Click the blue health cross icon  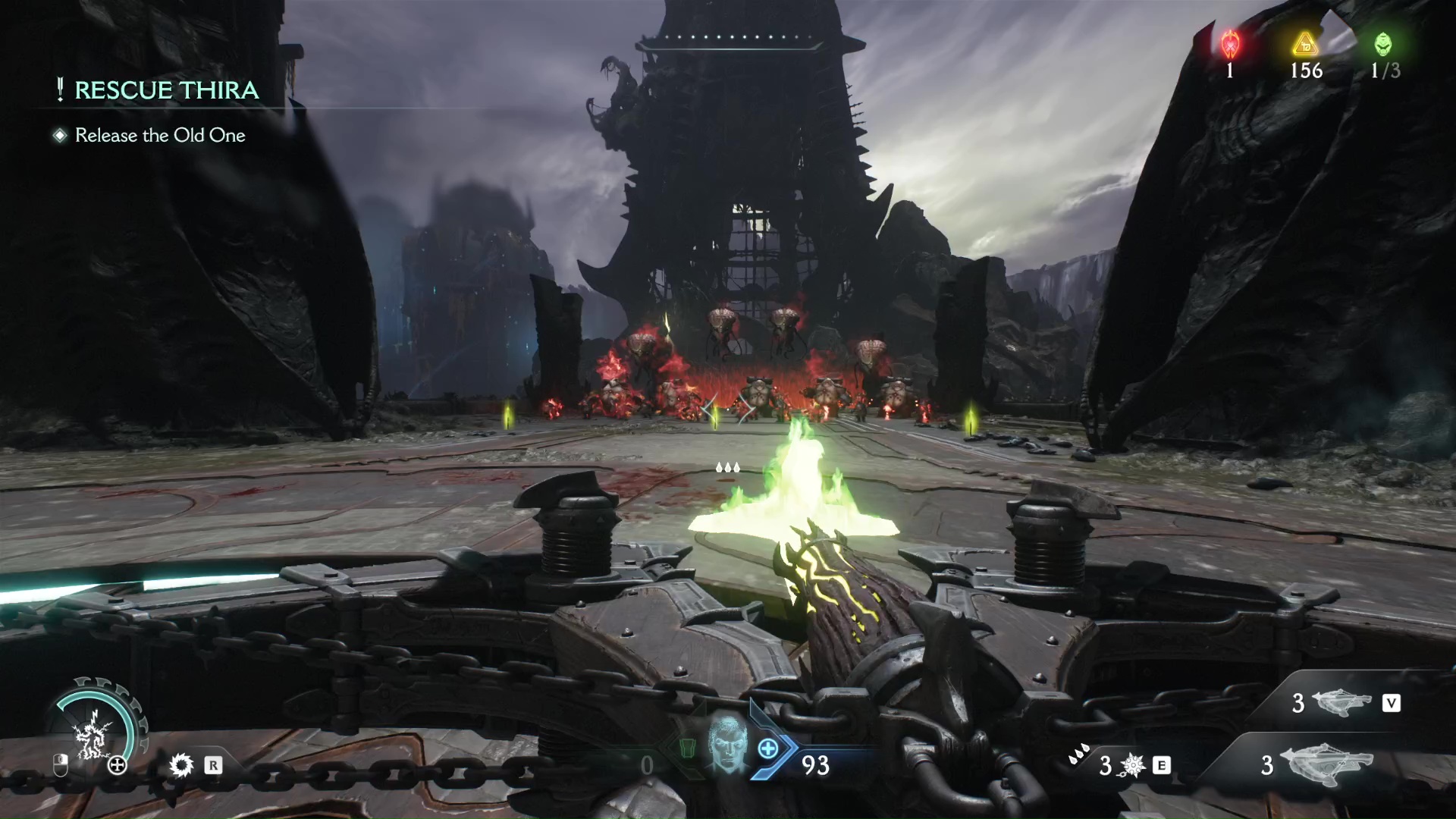point(768,748)
